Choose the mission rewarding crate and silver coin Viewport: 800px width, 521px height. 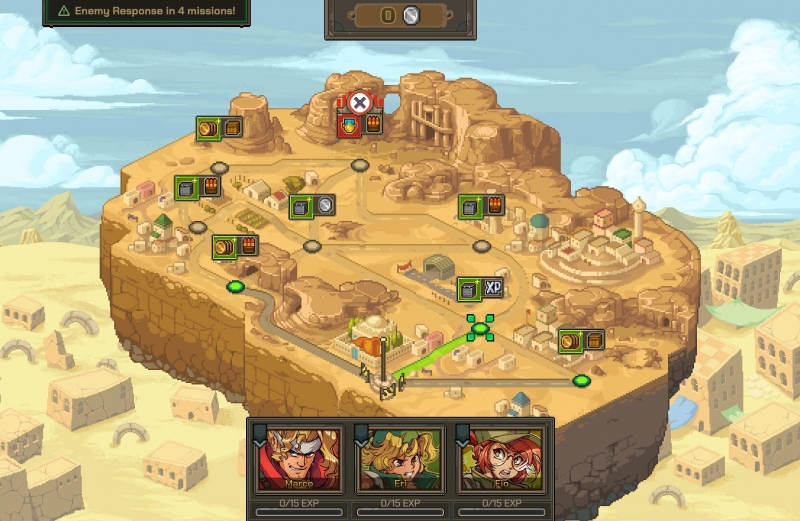pos(311,206)
